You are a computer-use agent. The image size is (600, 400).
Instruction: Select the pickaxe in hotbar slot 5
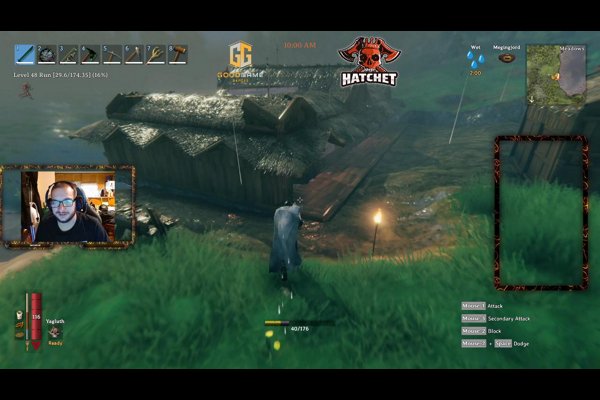pyautogui.click(x=112, y=54)
